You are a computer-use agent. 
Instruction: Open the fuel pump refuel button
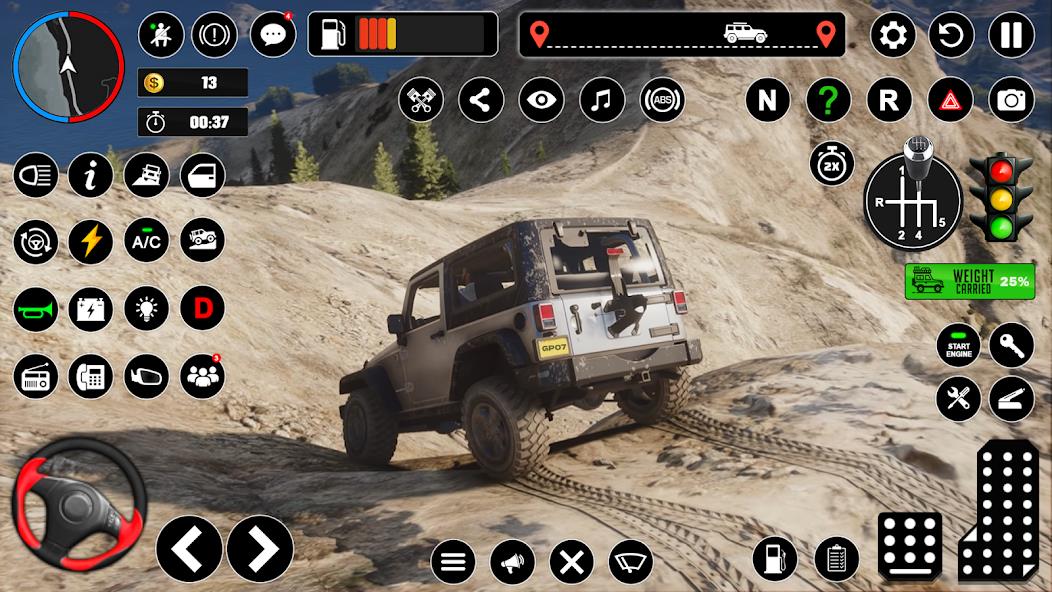775,559
